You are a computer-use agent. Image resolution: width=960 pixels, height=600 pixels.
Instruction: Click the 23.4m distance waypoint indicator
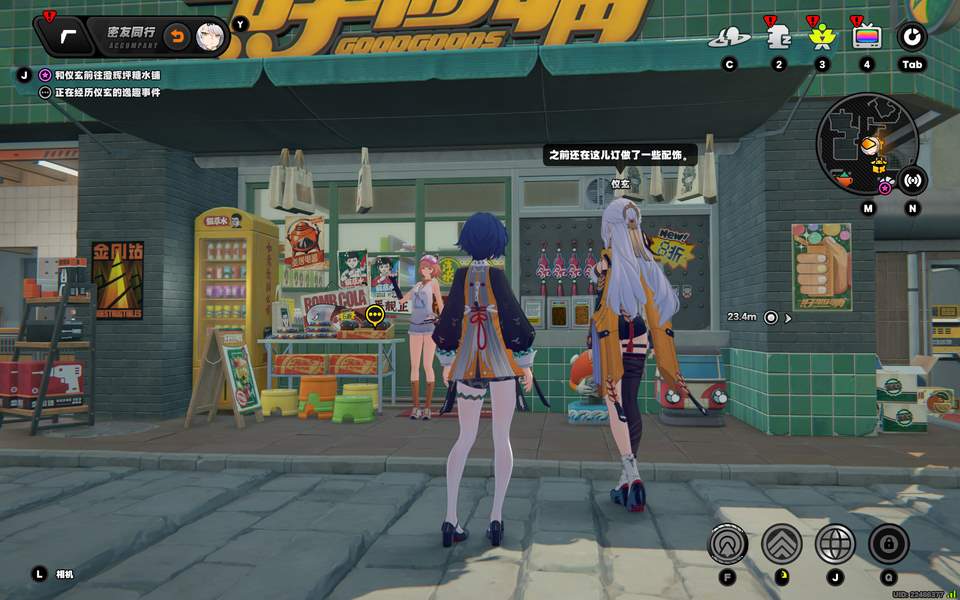click(771, 317)
